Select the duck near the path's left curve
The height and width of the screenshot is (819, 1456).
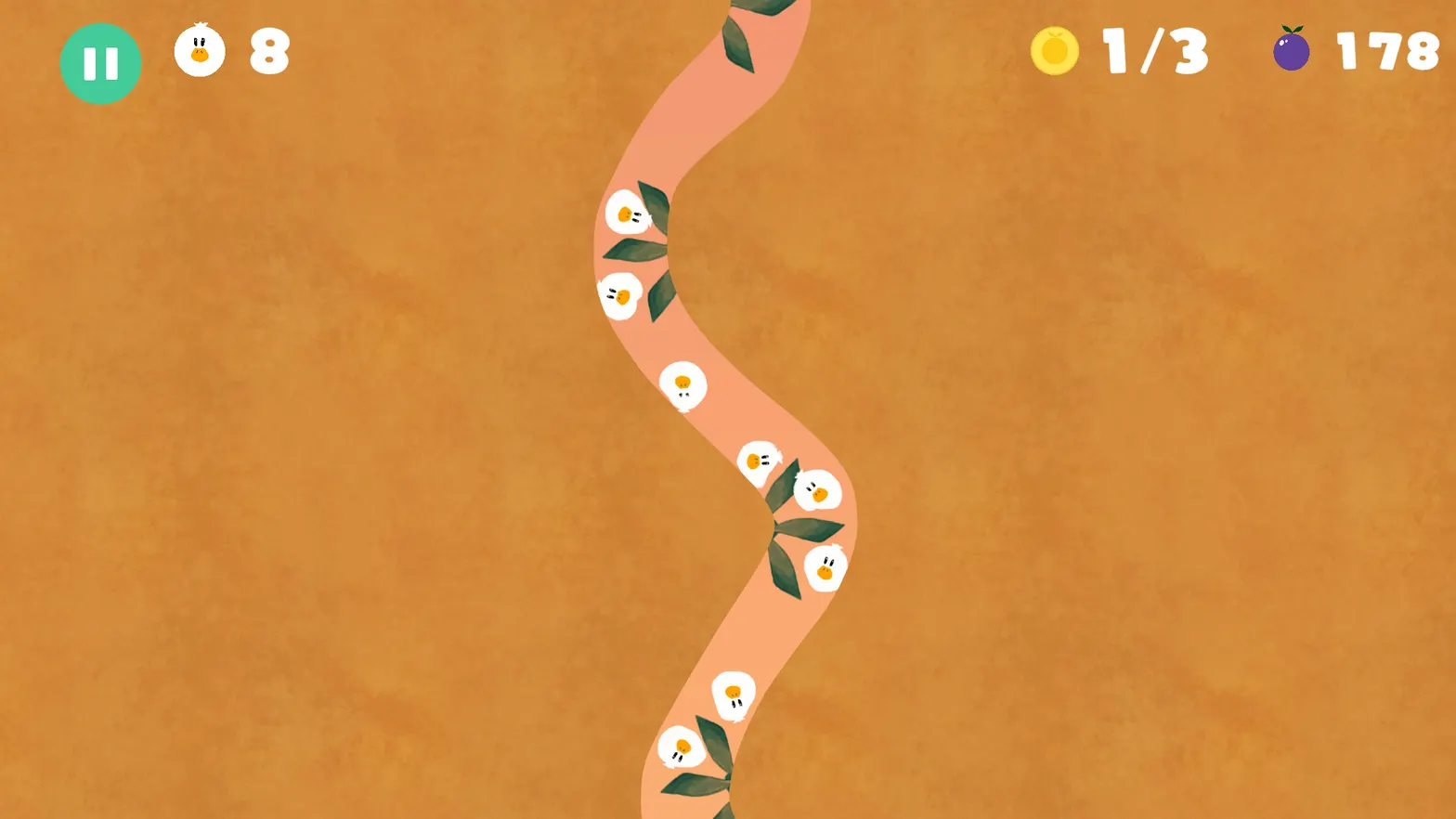620,295
